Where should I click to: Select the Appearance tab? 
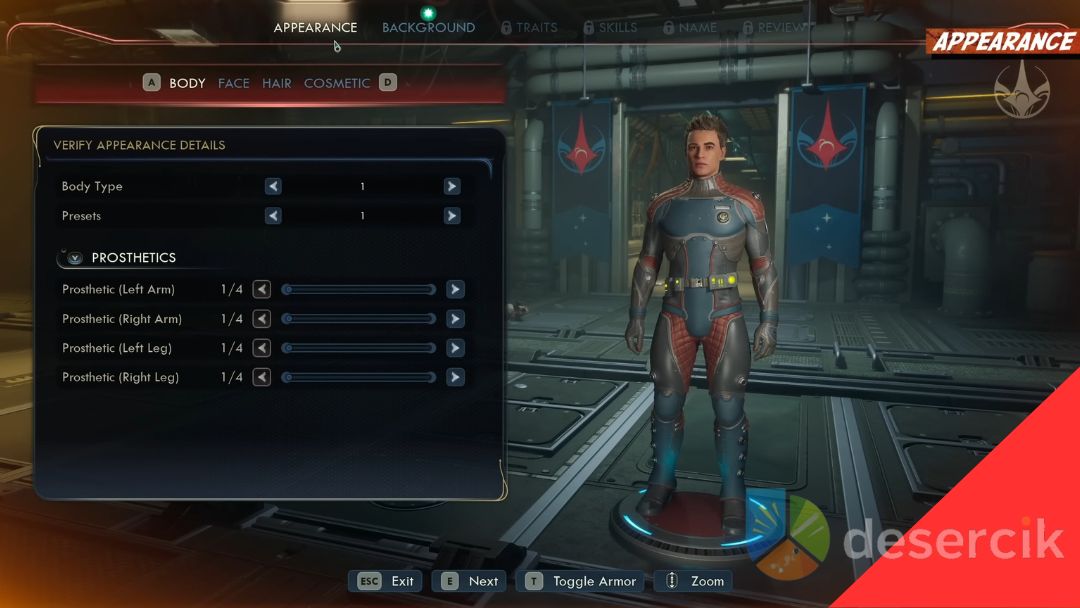(315, 28)
